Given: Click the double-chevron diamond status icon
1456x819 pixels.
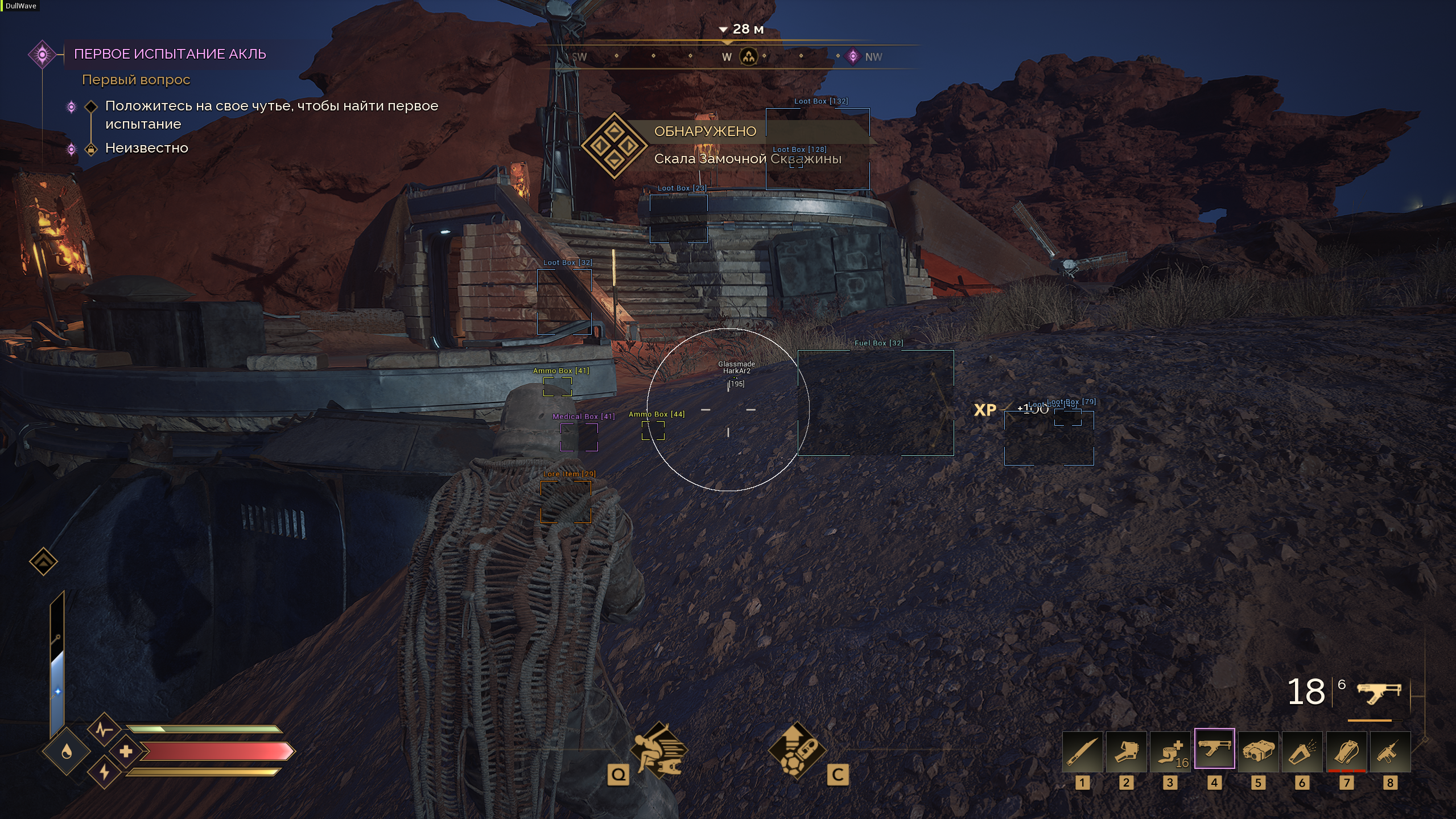Looking at the screenshot, I should (43, 562).
